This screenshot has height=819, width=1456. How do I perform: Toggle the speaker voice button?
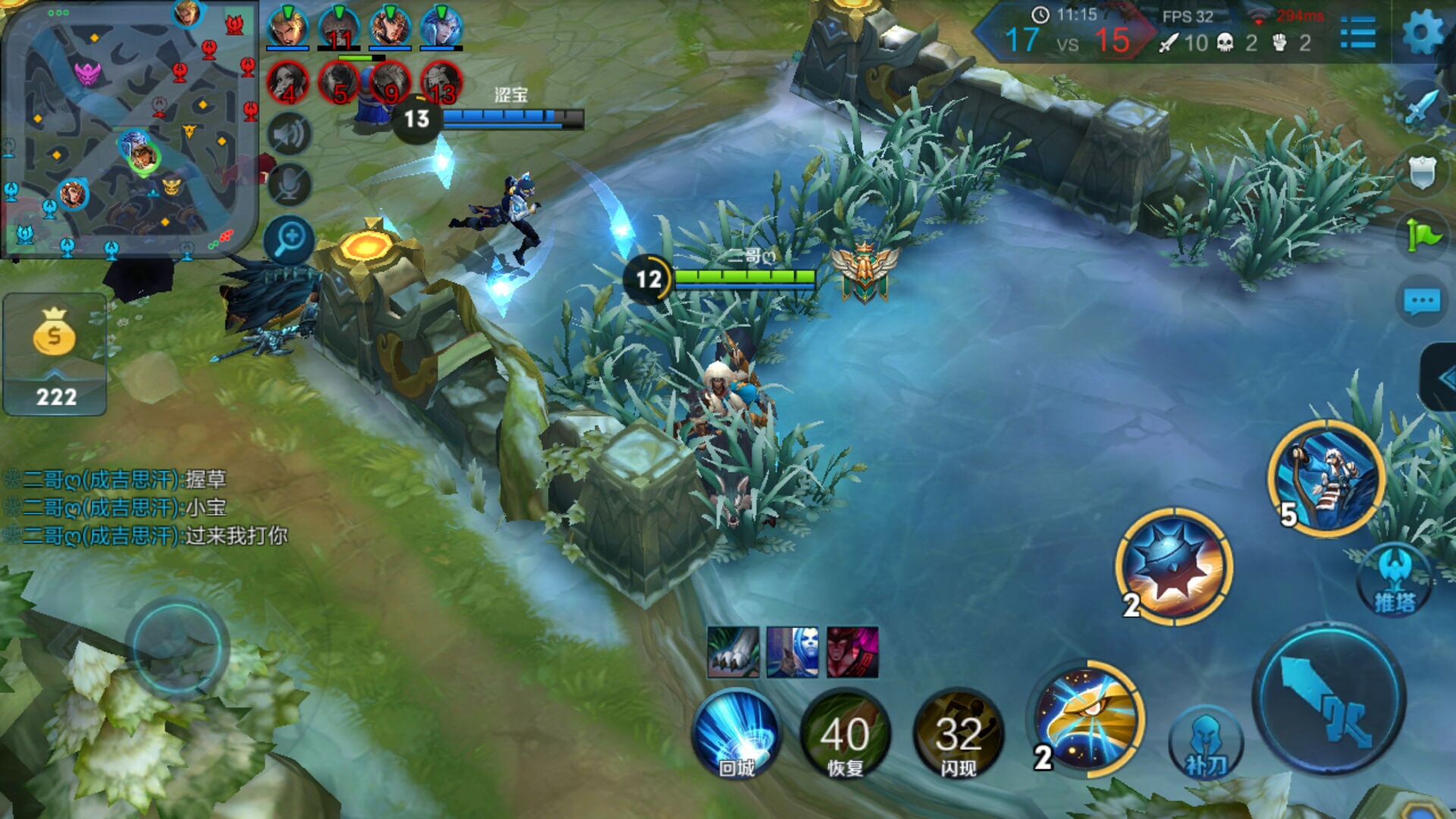click(x=289, y=135)
